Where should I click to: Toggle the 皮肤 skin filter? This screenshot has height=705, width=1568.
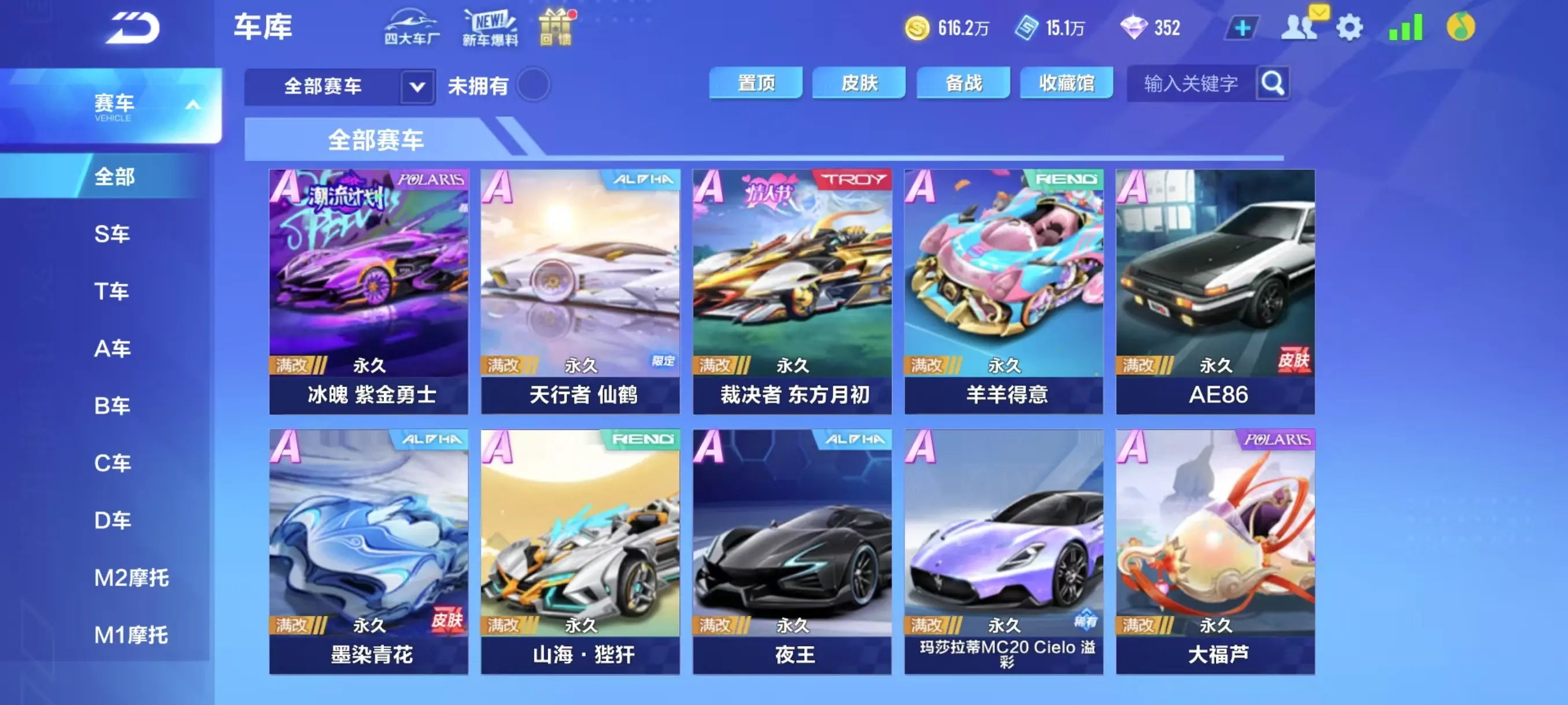click(857, 83)
